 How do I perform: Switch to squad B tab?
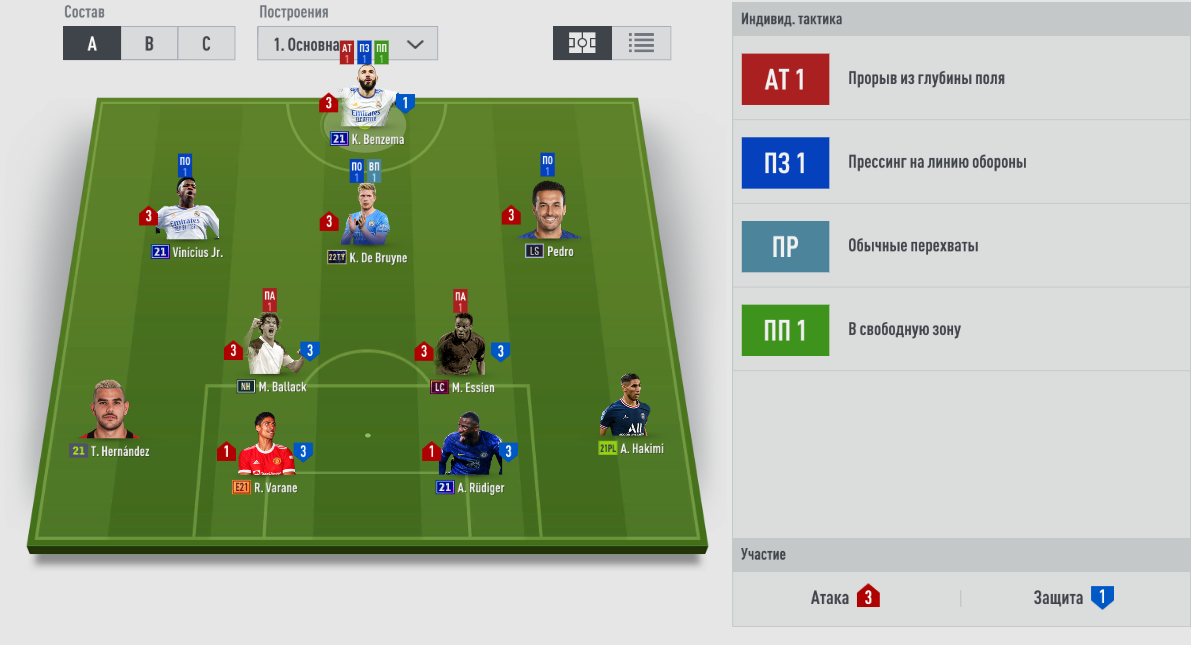point(149,43)
